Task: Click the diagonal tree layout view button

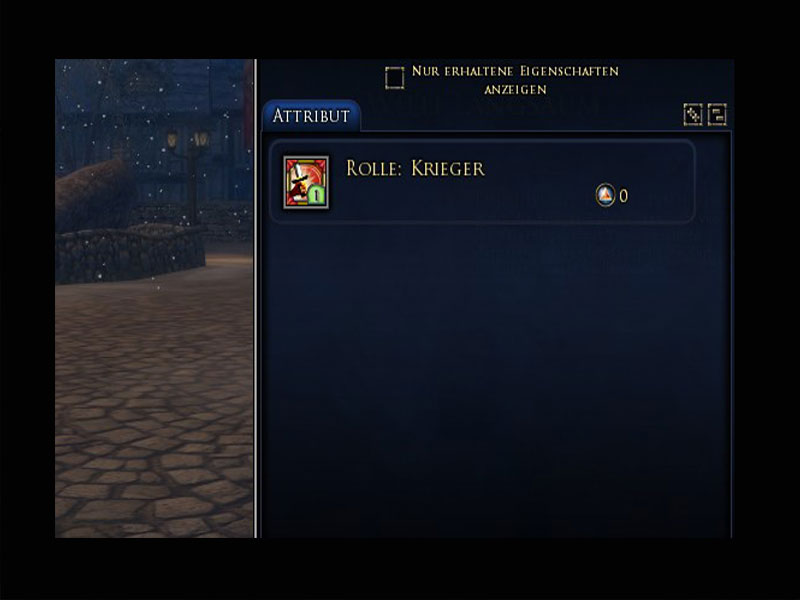Action: (x=692, y=115)
